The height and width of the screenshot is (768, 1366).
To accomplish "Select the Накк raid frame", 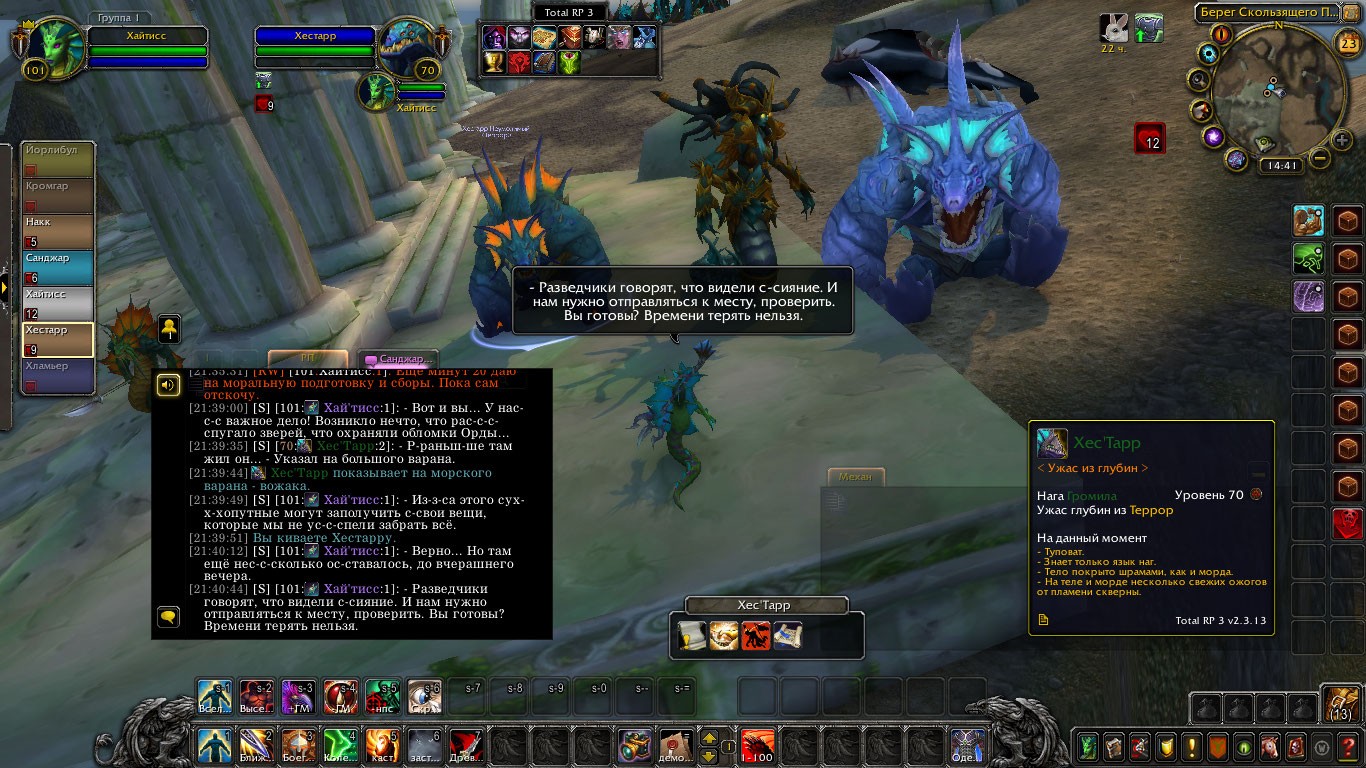I will 58,231.
